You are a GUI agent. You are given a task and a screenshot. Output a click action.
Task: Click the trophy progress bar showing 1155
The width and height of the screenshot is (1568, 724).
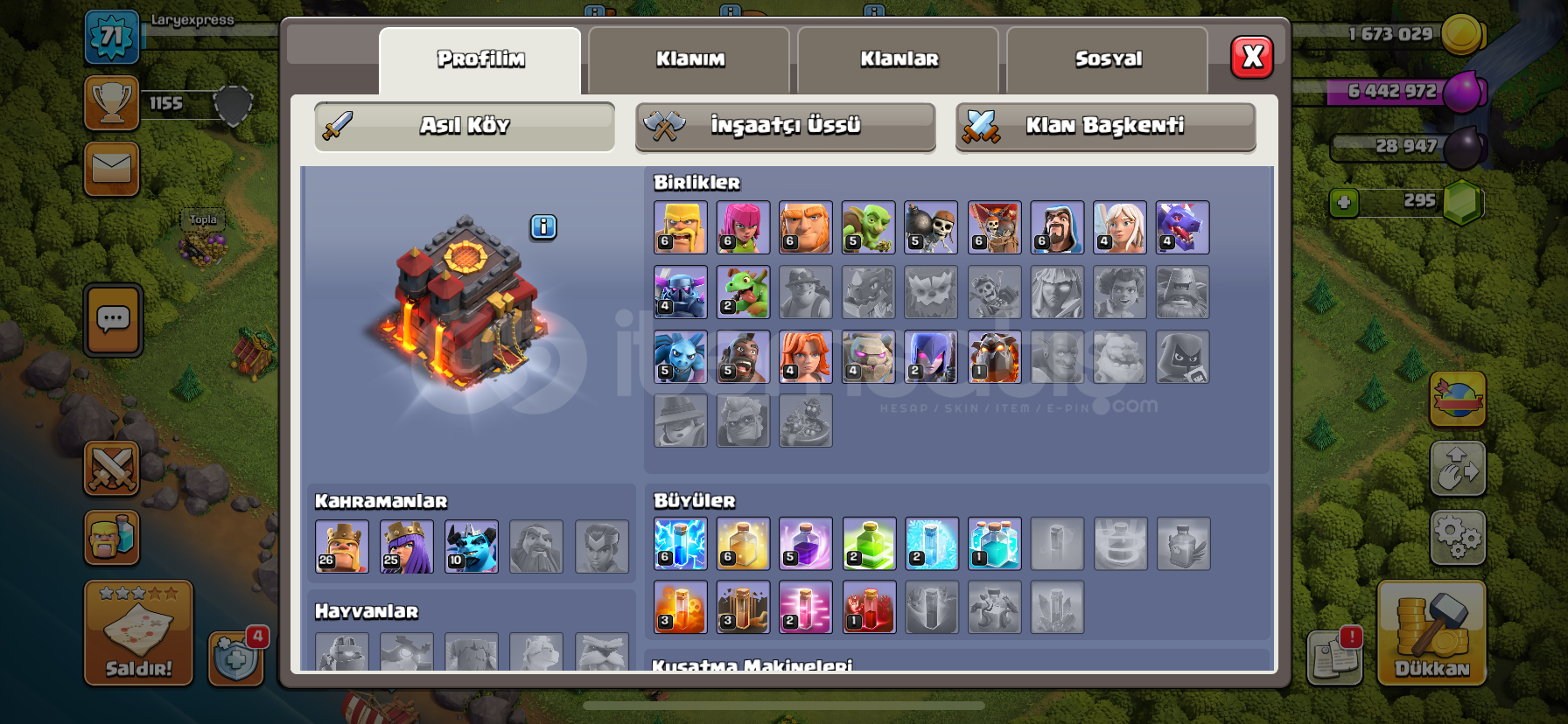[166, 102]
